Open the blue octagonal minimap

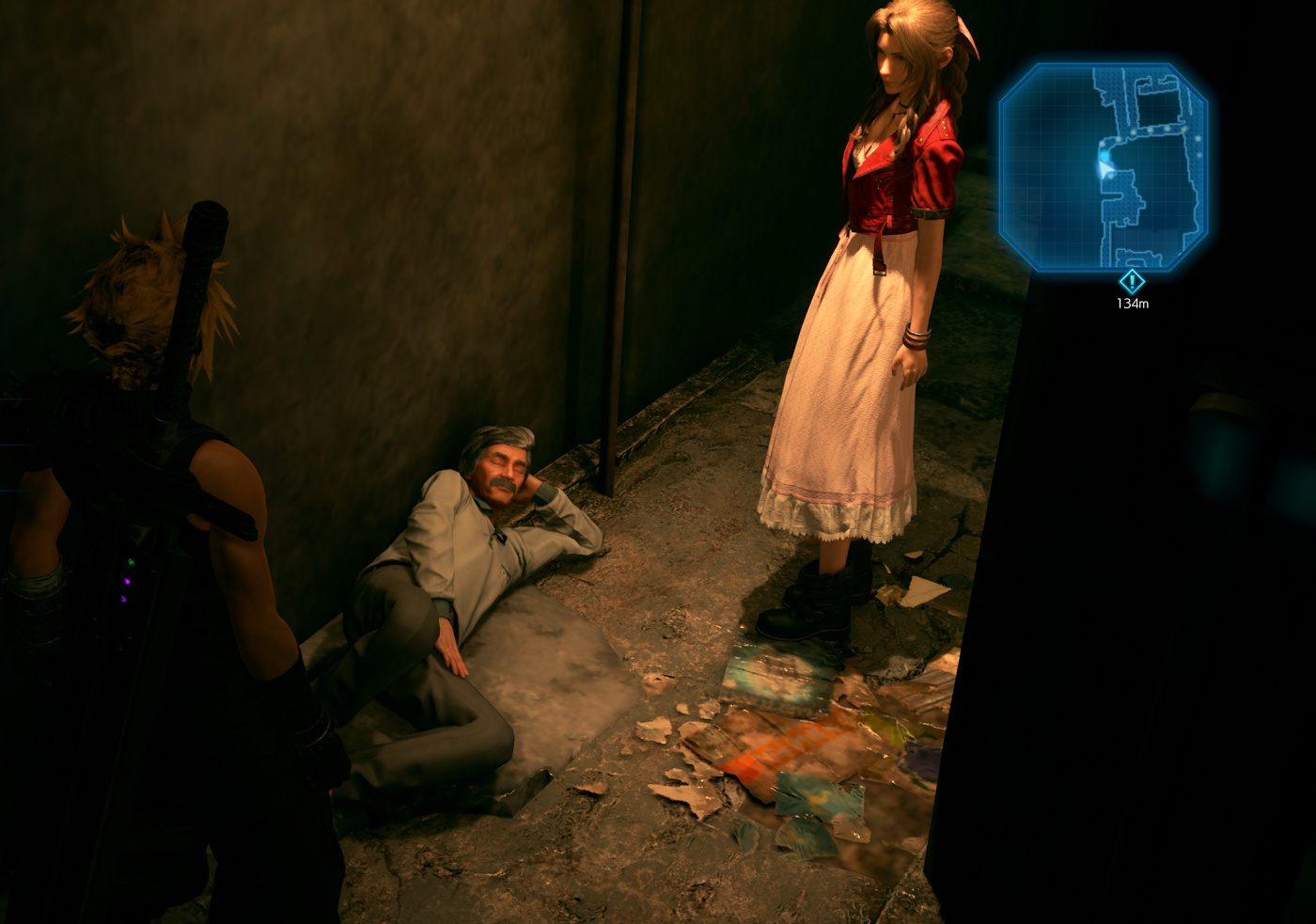(x=1103, y=166)
